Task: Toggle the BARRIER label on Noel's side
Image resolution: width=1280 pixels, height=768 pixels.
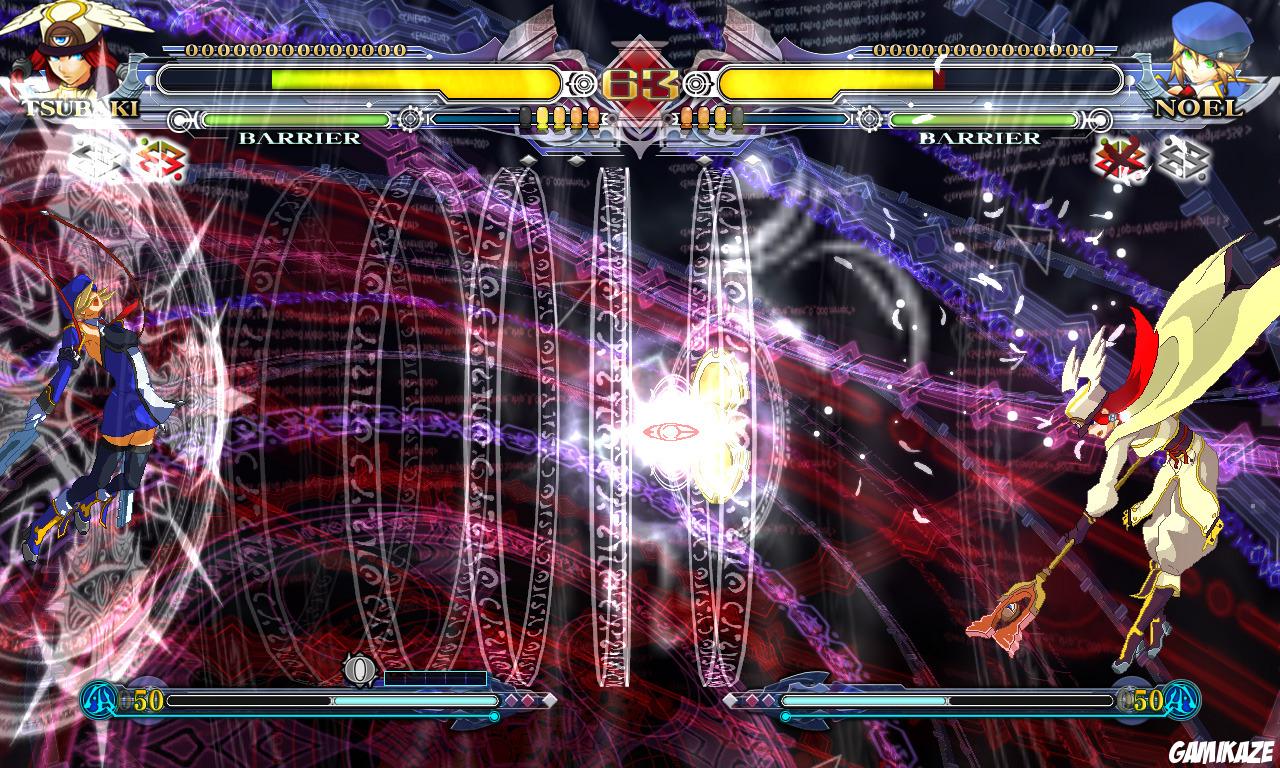Action: click(981, 138)
